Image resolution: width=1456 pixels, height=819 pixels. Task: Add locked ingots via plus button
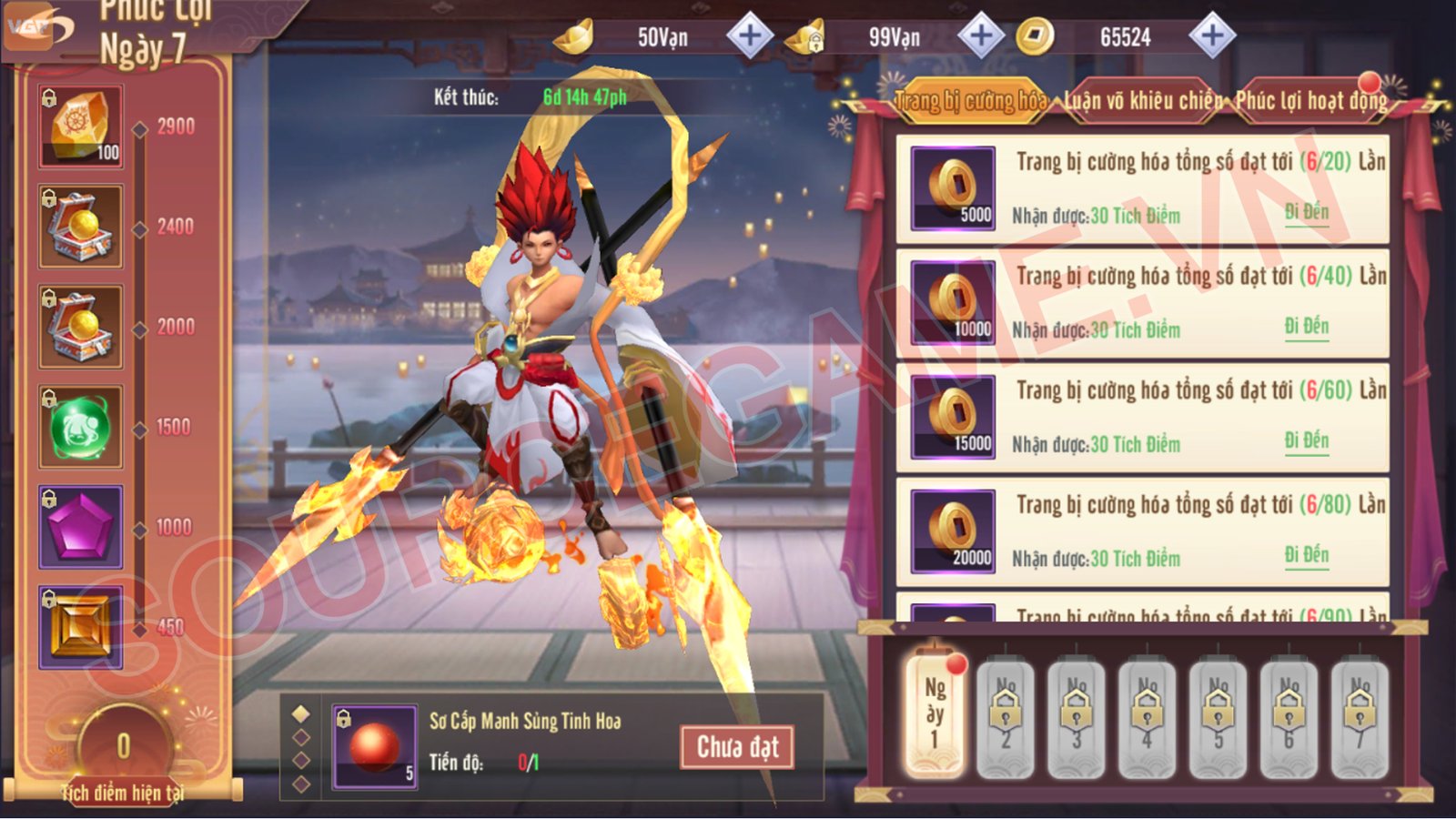pos(980,36)
